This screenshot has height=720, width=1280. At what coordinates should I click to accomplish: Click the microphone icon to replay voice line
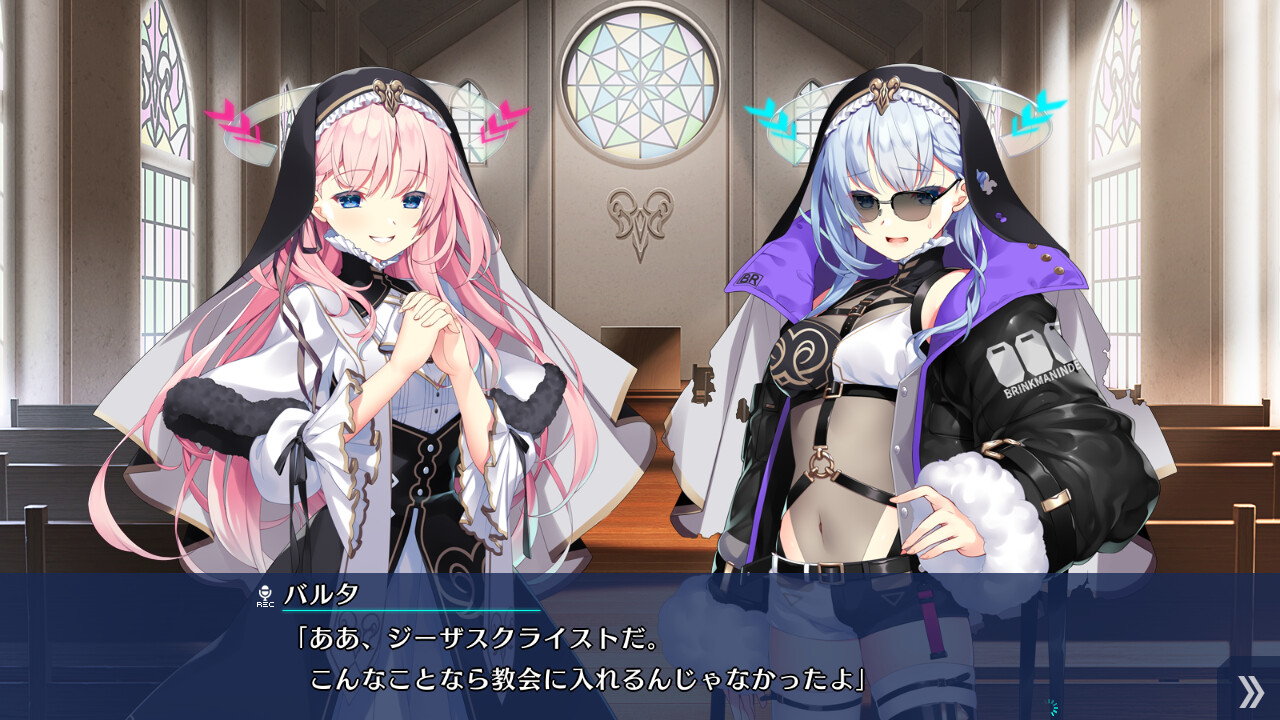263,593
